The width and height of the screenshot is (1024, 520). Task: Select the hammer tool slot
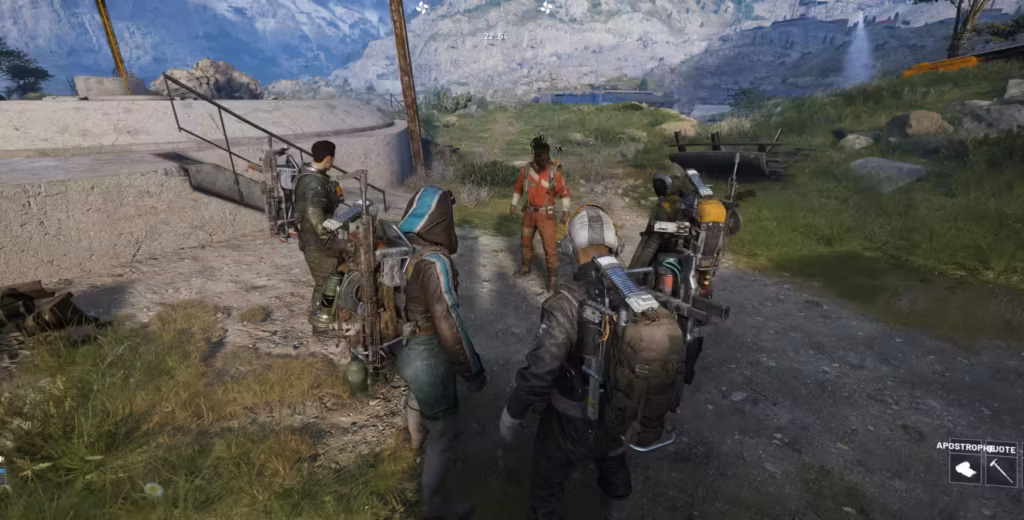click(x=1000, y=469)
